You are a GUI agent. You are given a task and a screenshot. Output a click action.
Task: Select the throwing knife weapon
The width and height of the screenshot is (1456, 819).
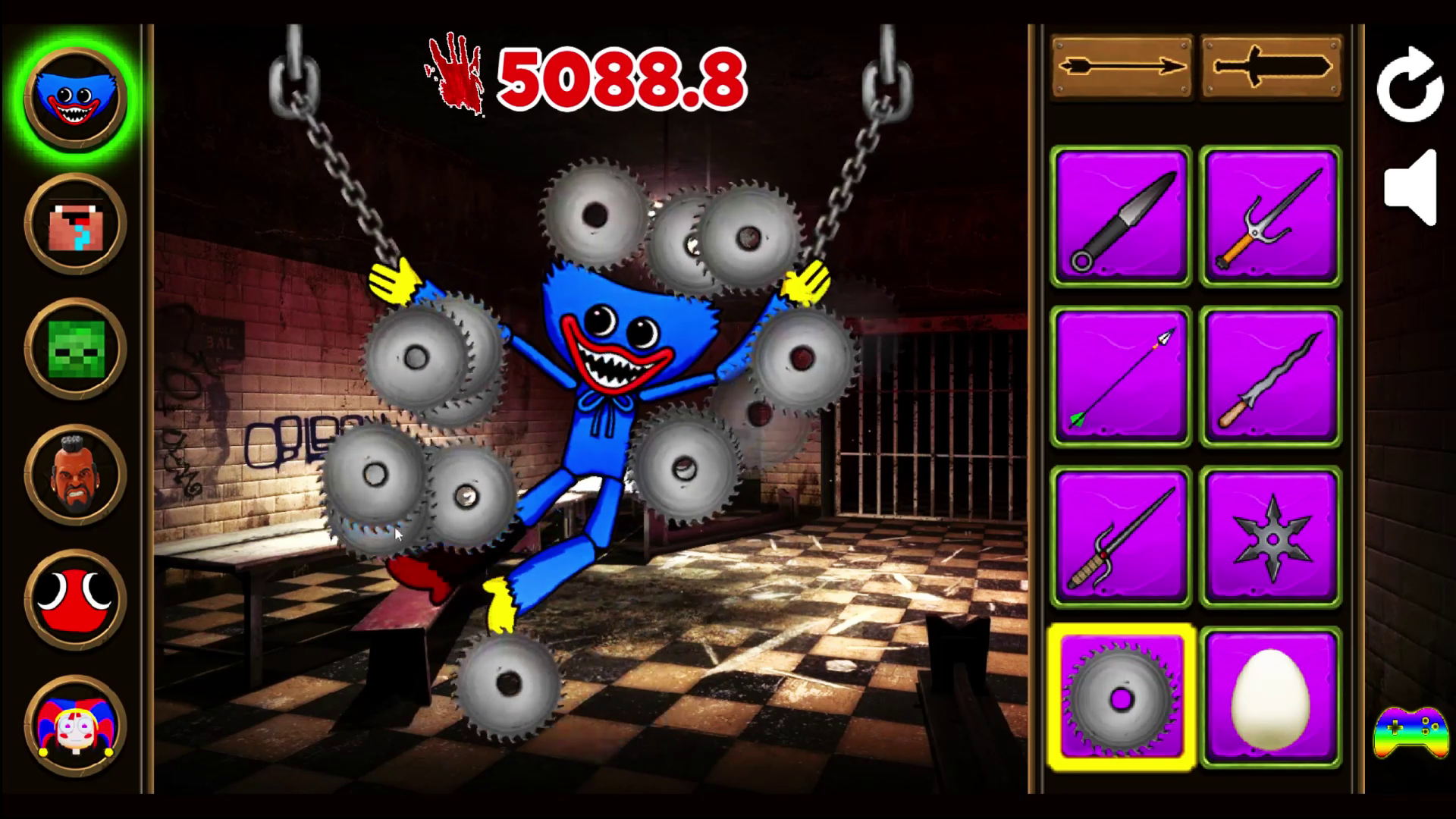[1120, 218]
